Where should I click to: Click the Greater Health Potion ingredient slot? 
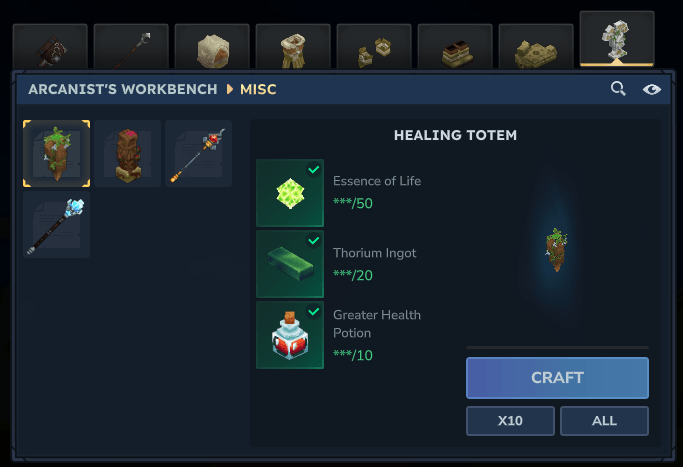(290, 335)
